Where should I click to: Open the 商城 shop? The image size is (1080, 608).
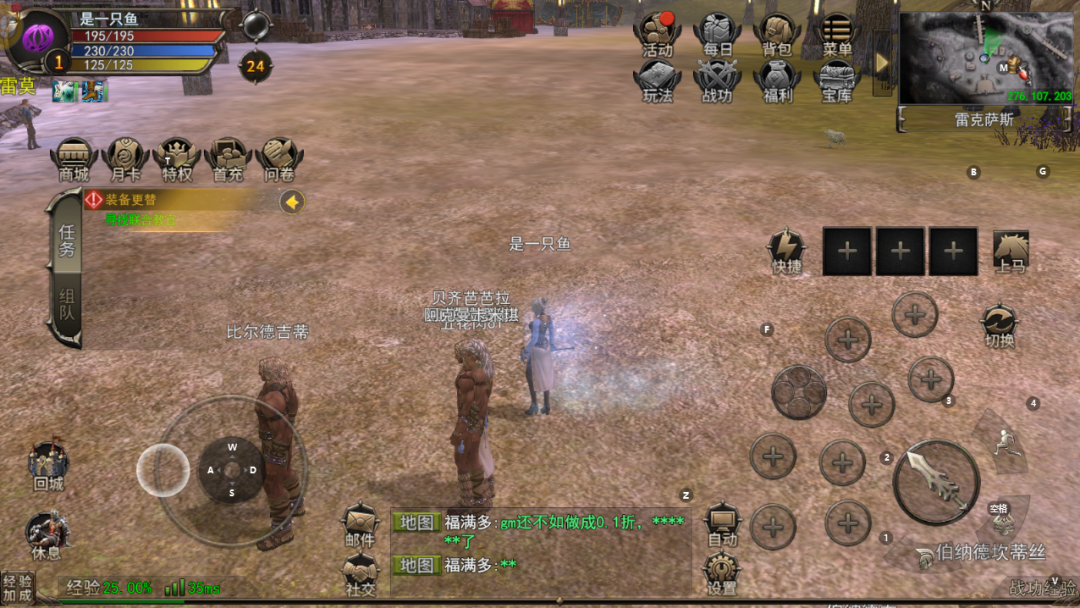[x=74, y=160]
